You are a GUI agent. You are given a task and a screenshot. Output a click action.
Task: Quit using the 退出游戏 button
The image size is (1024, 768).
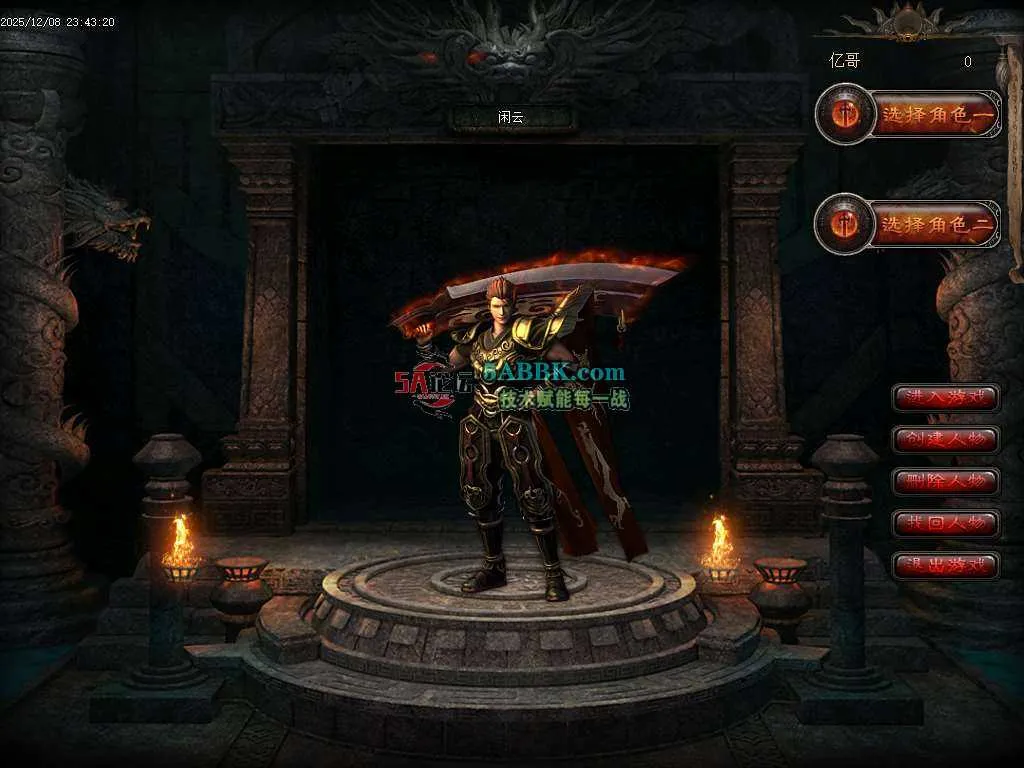coord(945,566)
